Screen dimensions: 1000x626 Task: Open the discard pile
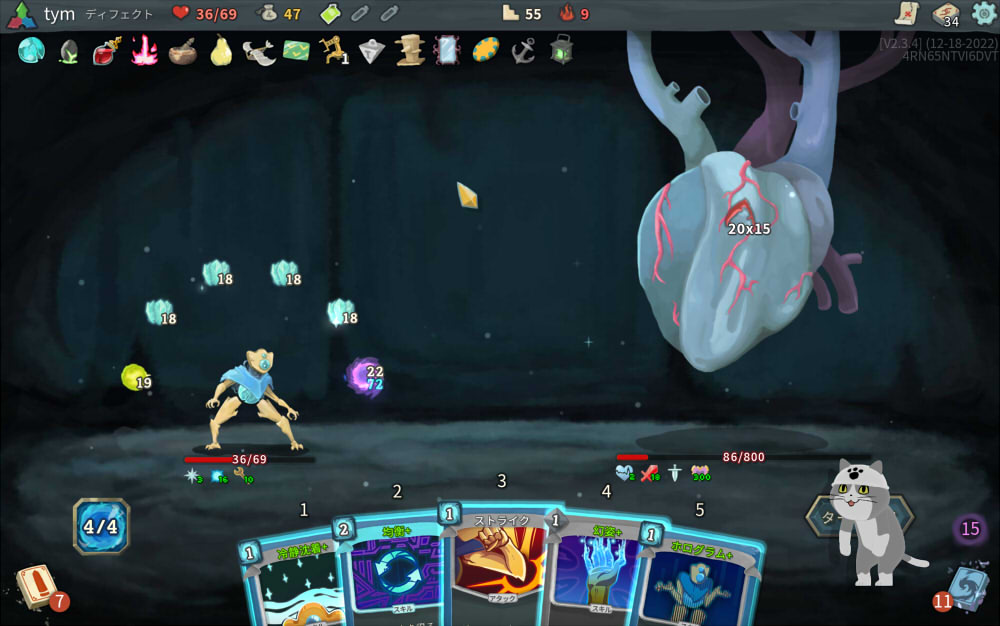point(967,587)
